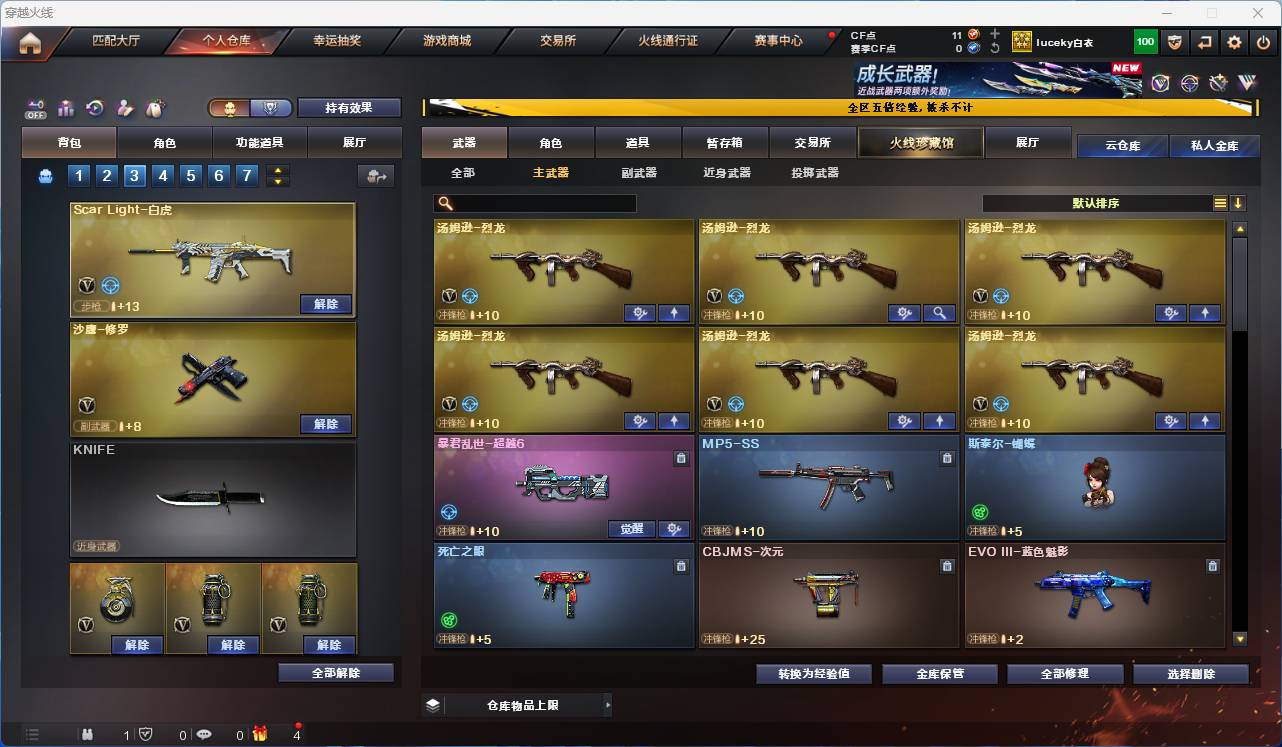Image resolution: width=1282 pixels, height=747 pixels.
Task: Click the magnifier icon on a 汤姆逊-烈龙 card
Action: 939,313
